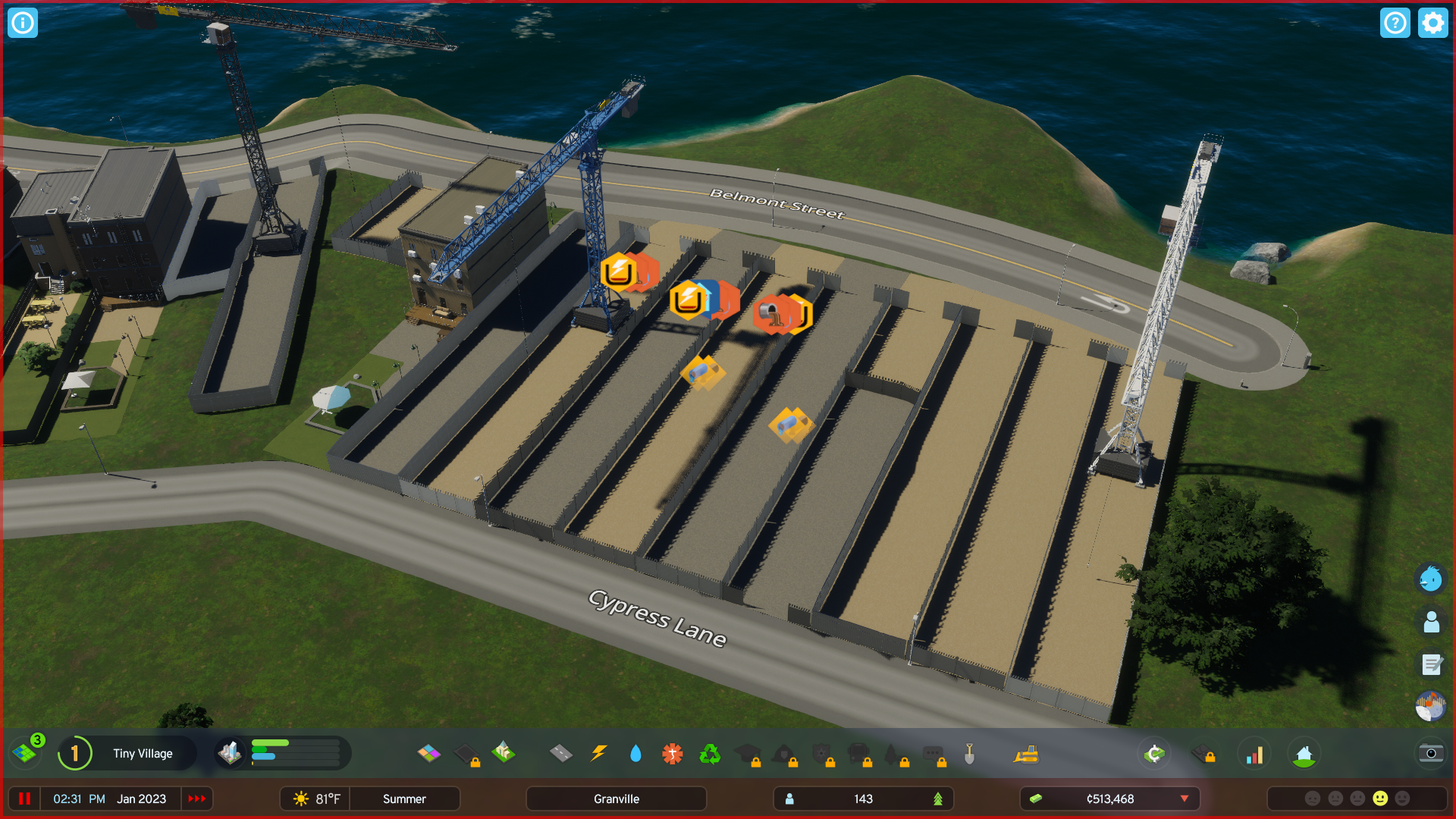Open the Zones tool menu
Image resolution: width=1456 pixels, height=819 pixels.
[x=430, y=754]
